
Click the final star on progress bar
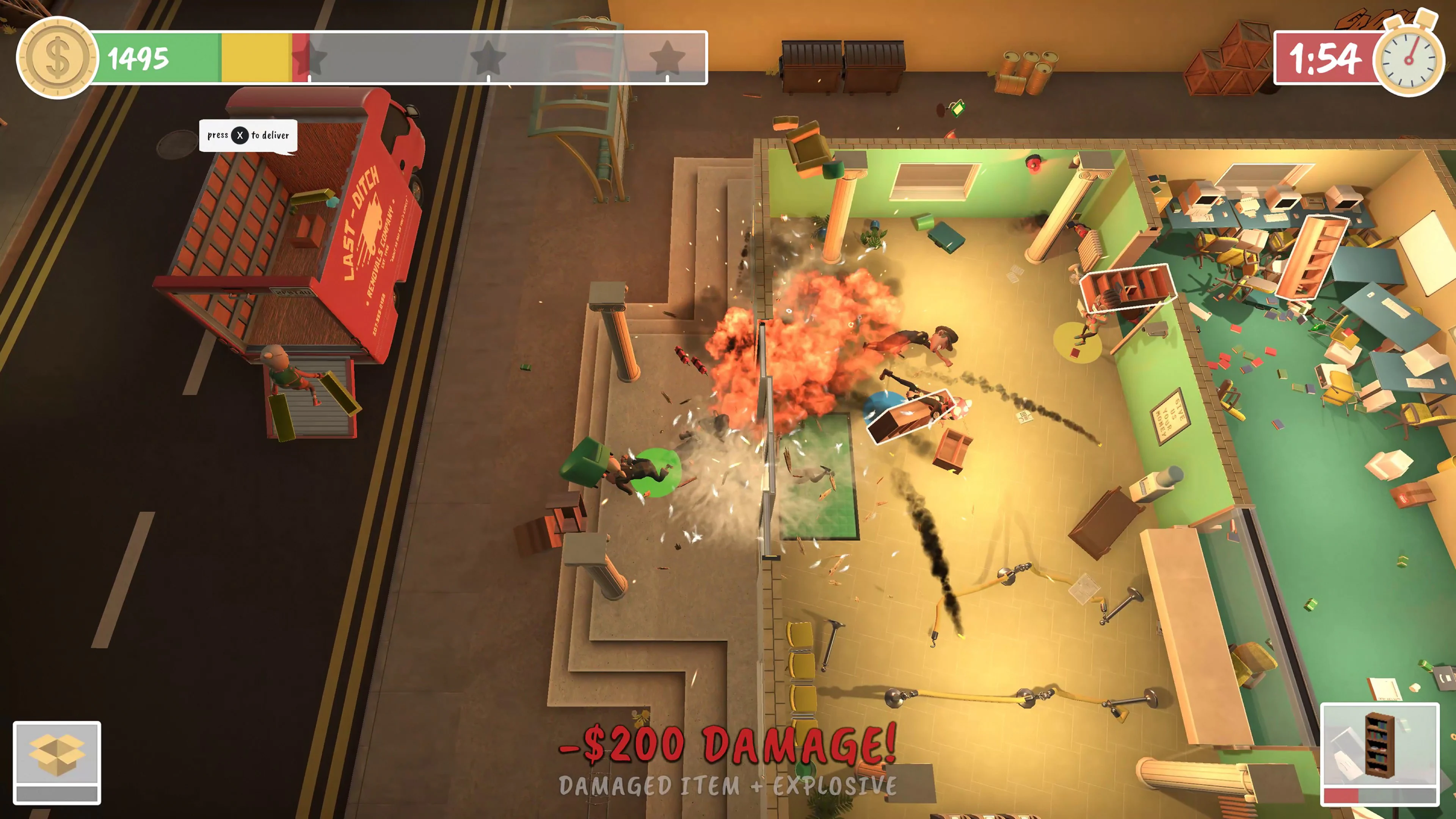[667, 56]
